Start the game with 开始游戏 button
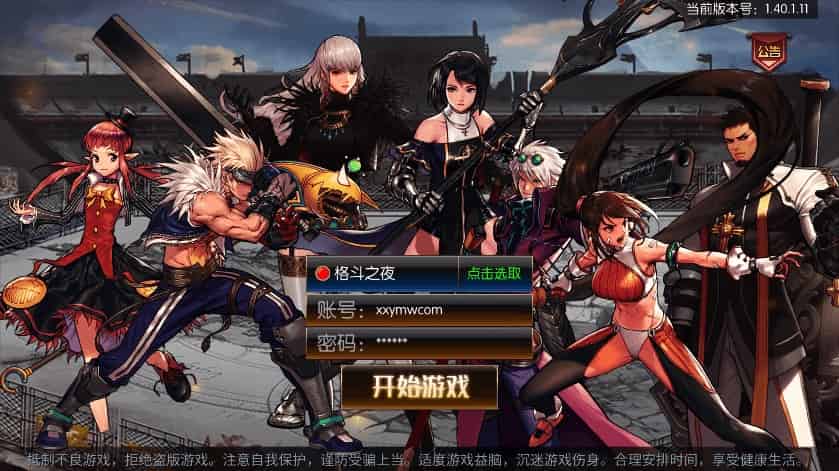This screenshot has height=471, width=839. 420,387
